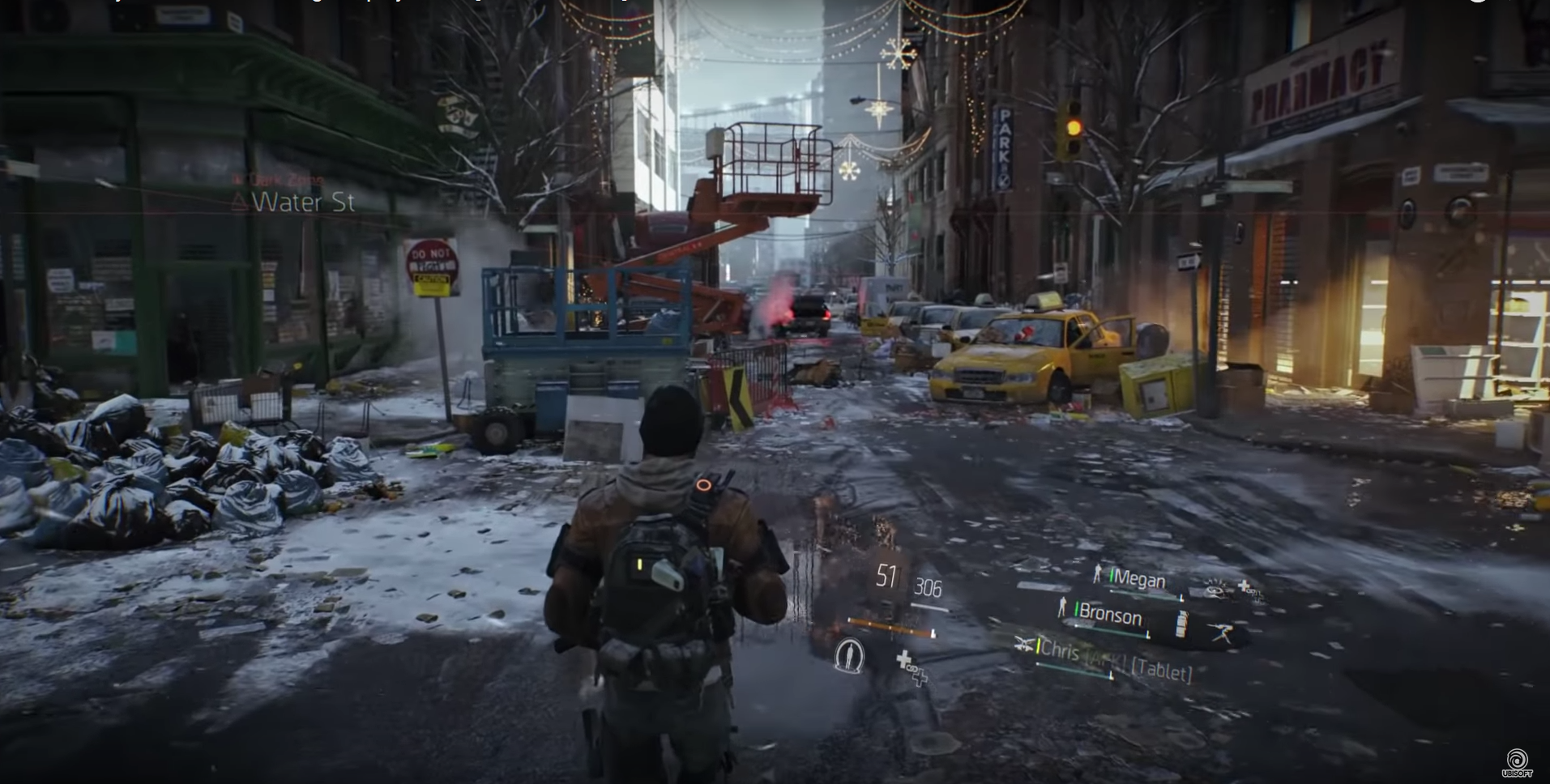Click the turret skill icon beside Bronson

[1221, 633]
